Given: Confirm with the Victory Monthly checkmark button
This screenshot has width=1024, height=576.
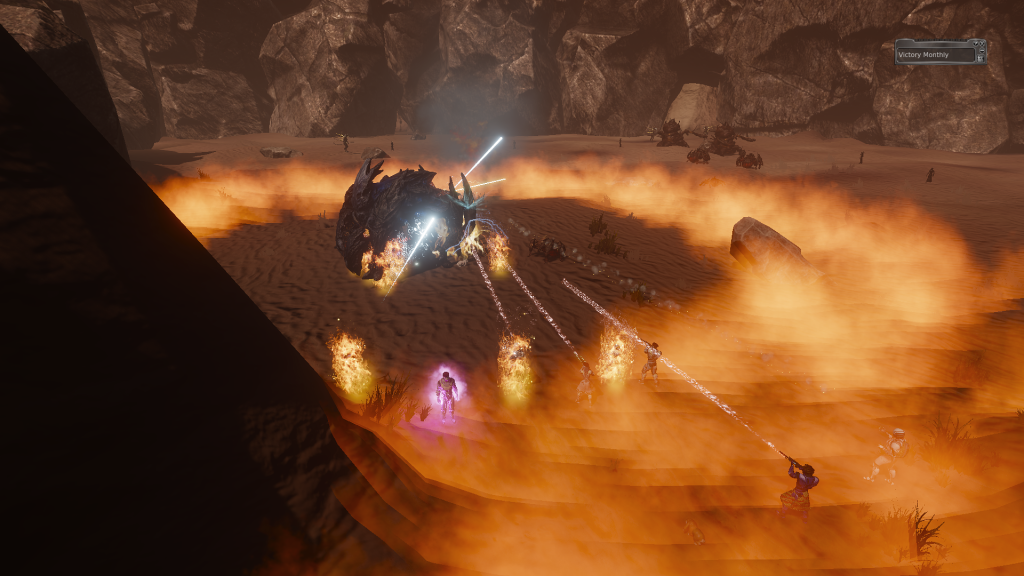Looking at the screenshot, I should click(x=975, y=43).
